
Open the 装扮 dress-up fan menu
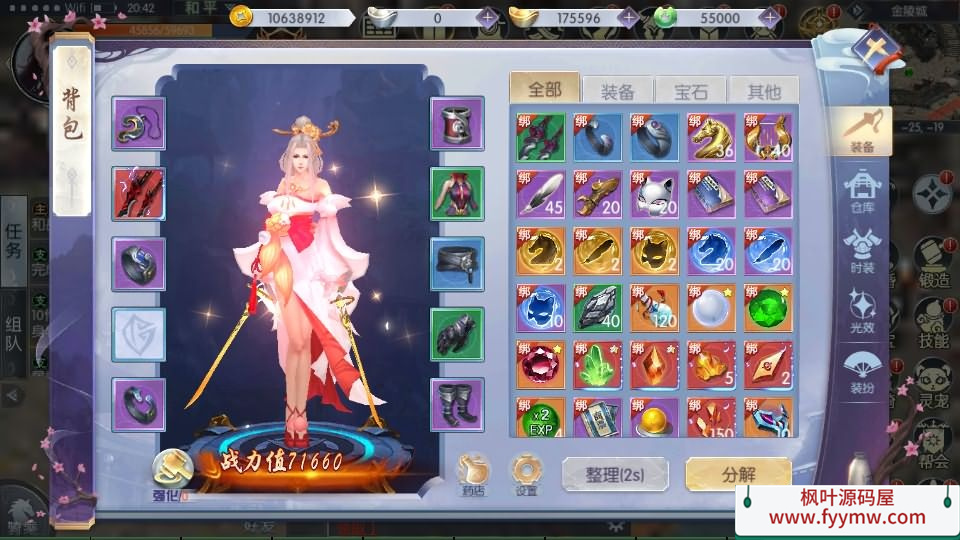pos(862,368)
